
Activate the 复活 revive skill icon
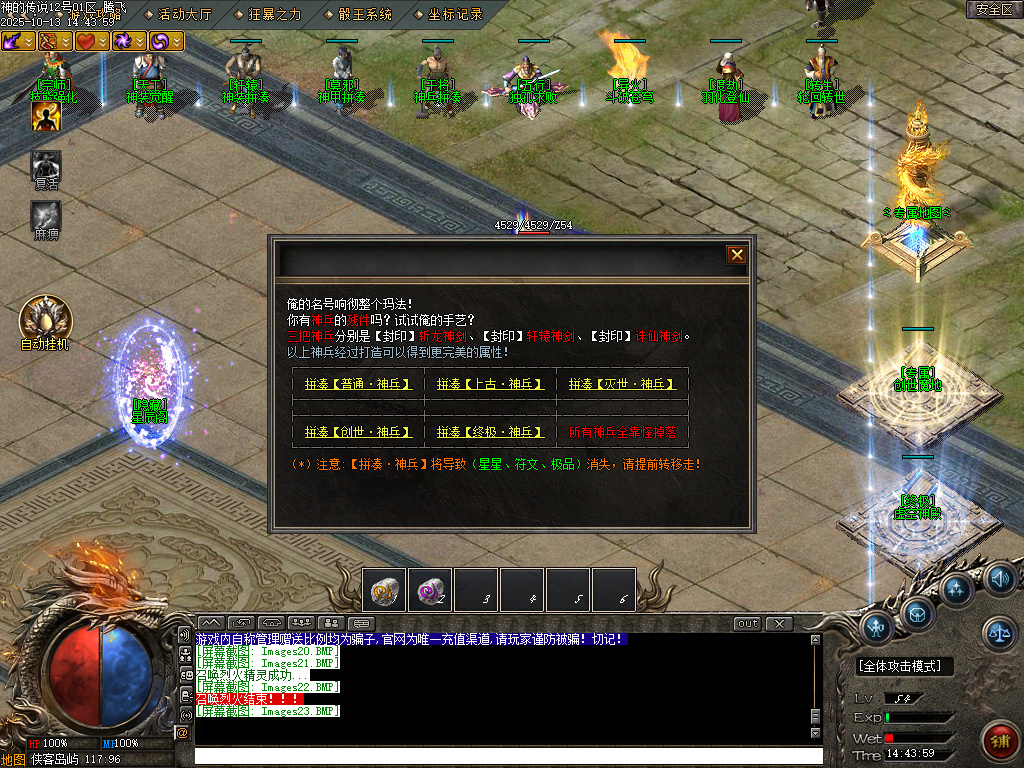pyautogui.click(x=46, y=165)
